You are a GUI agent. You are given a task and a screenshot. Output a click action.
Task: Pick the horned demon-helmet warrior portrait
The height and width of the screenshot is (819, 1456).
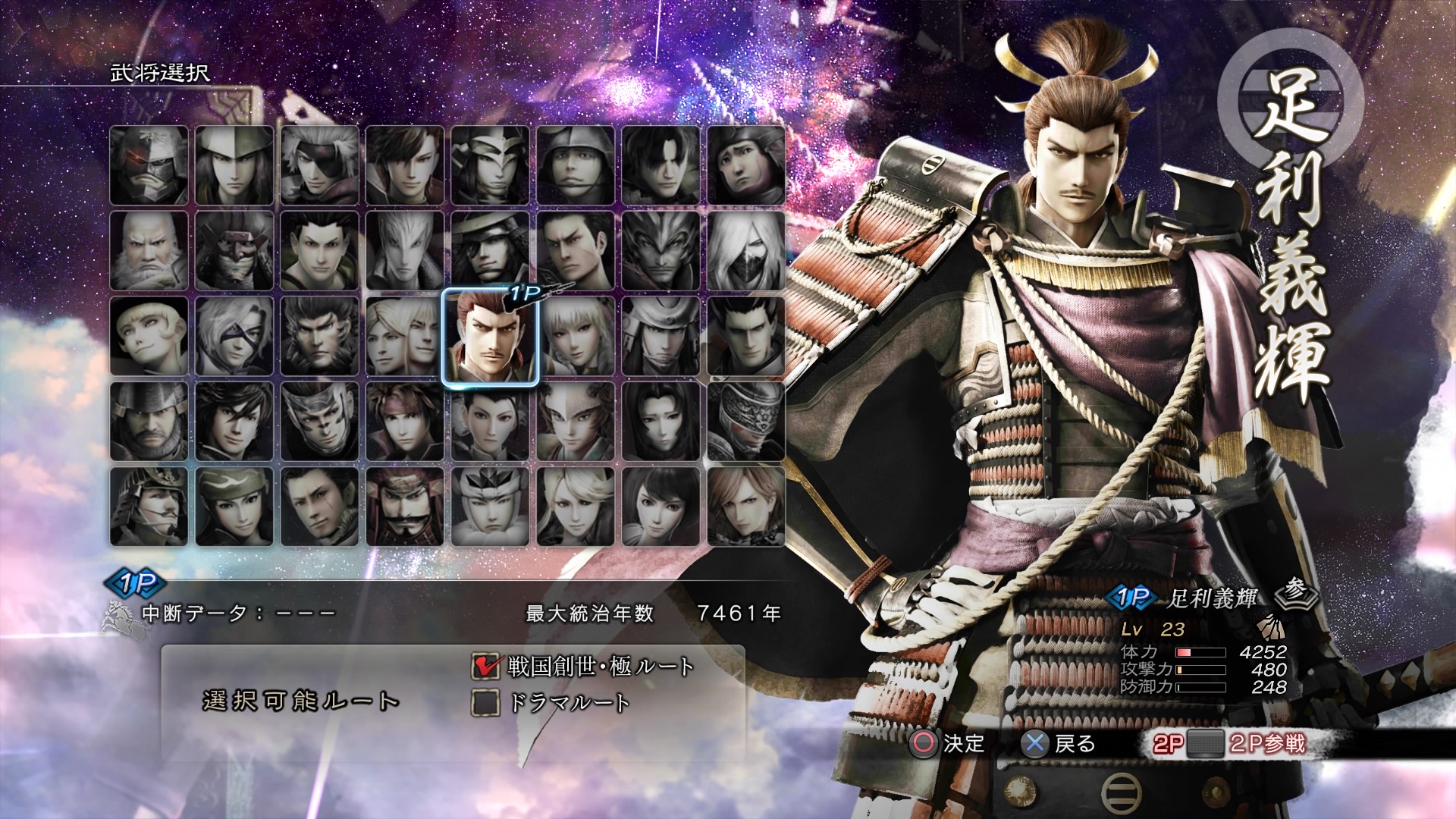(x=661, y=251)
